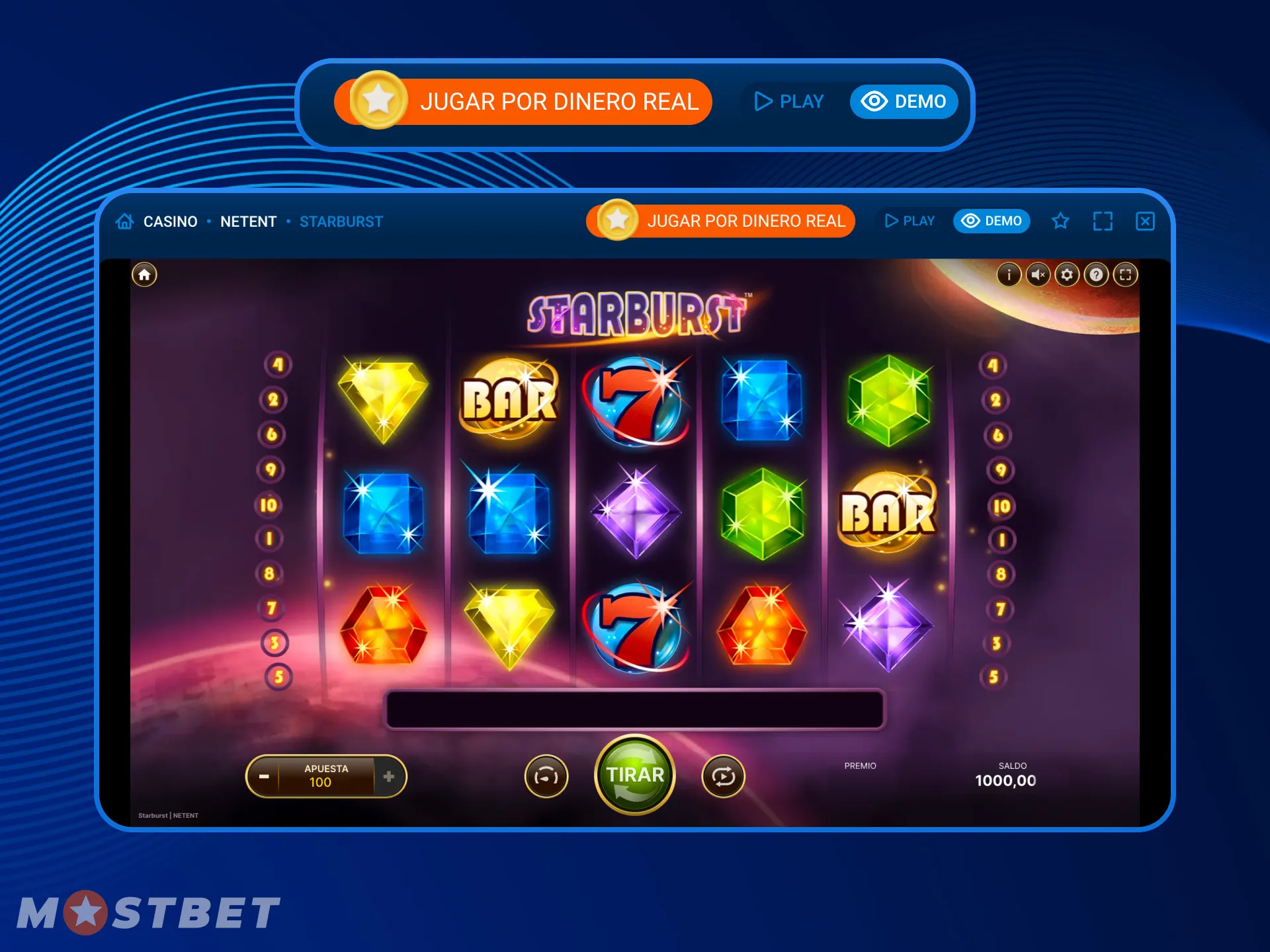Open the game info panel via the i icon
1270x952 pixels.
(1008, 275)
